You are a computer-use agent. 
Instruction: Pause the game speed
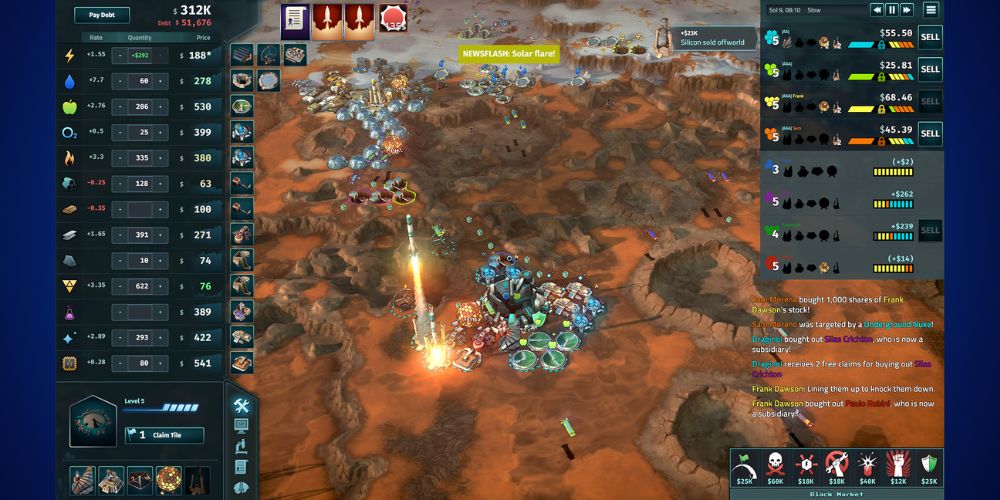point(892,10)
